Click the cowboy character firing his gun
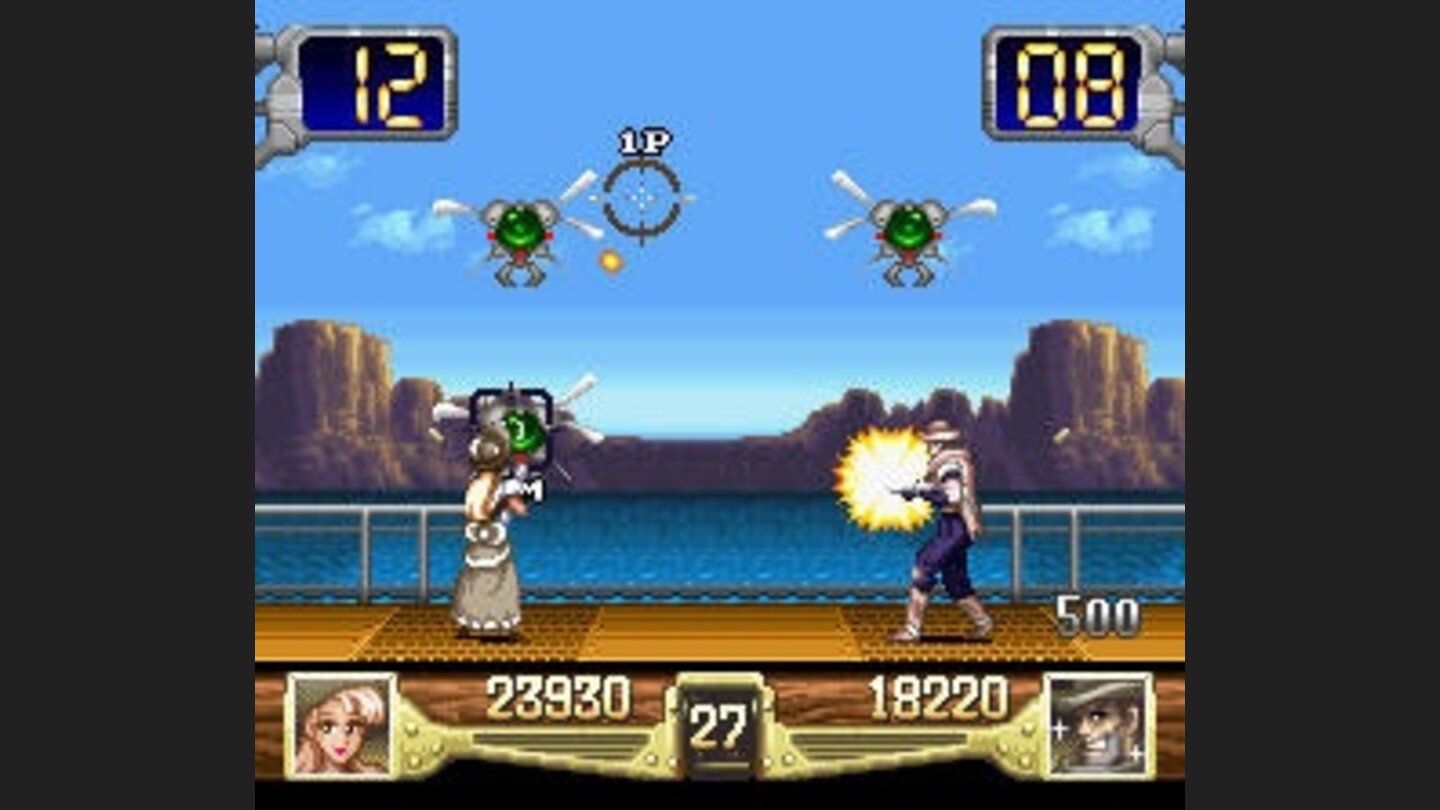 click(x=940, y=520)
